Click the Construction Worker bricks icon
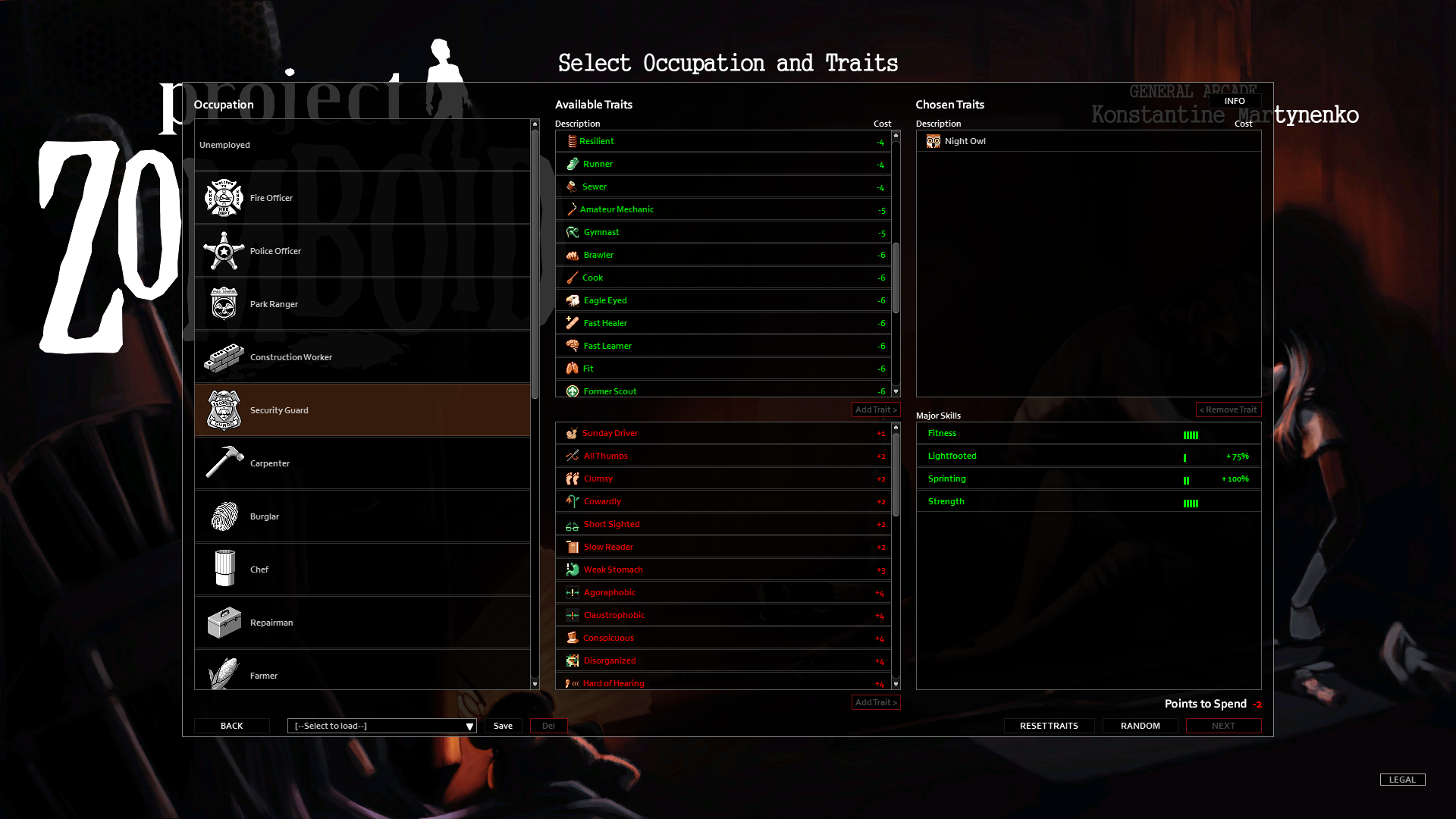The height and width of the screenshot is (819, 1456). [224, 357]
